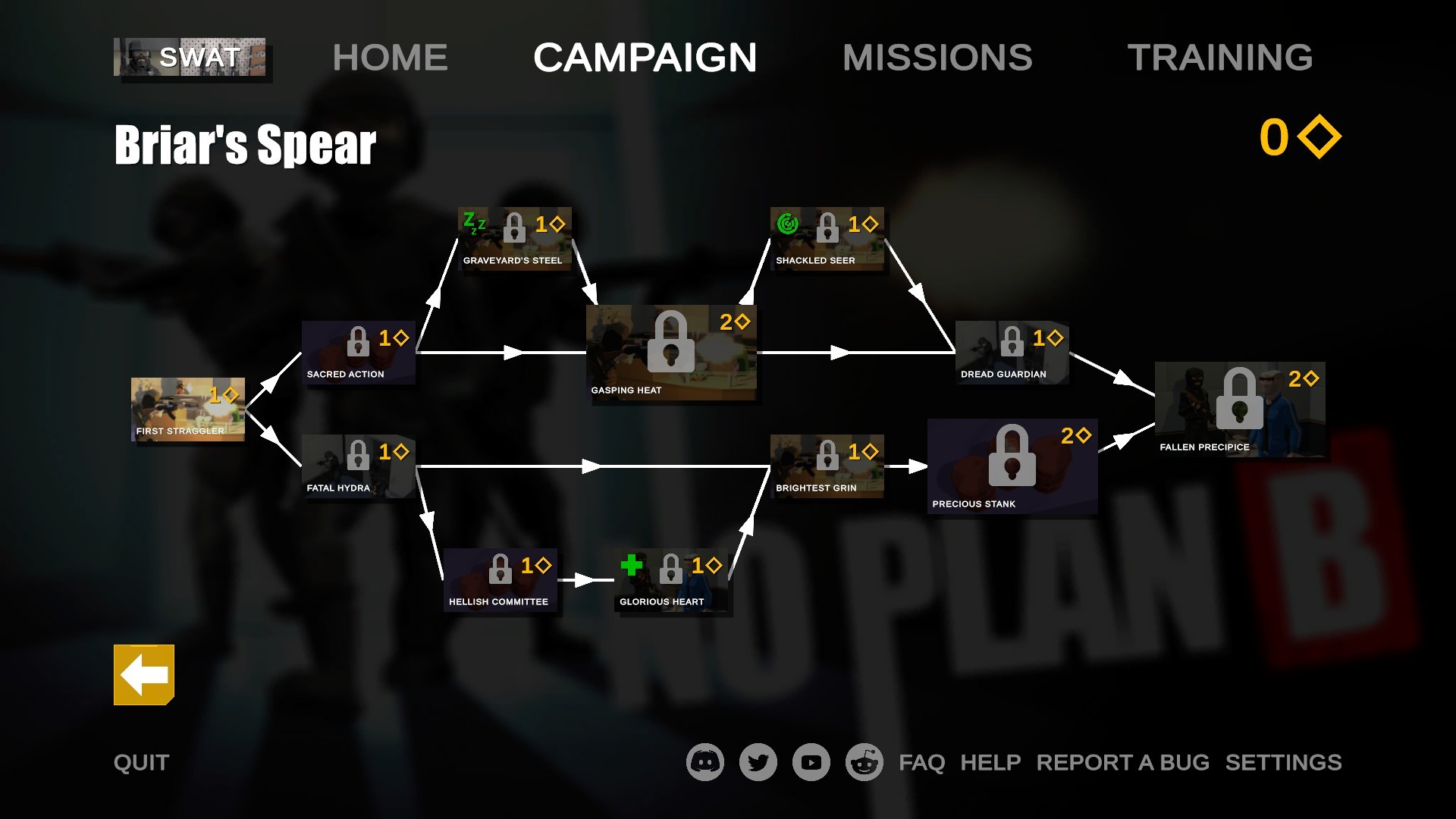Click the green health cross on Glorious Heart

pos(631,565)
